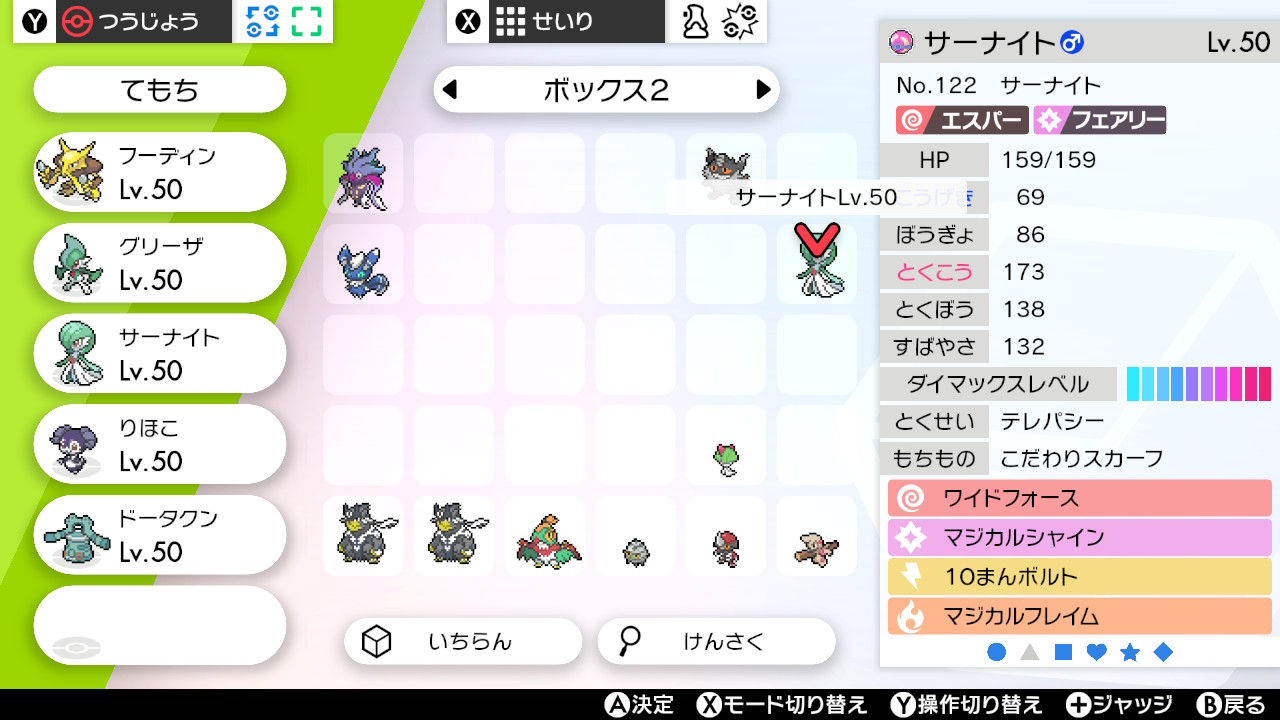Viewport: 1280px width, 720px height.
Task: Click the magnifier icon on けんさく
Action: (x=628, y=641)
